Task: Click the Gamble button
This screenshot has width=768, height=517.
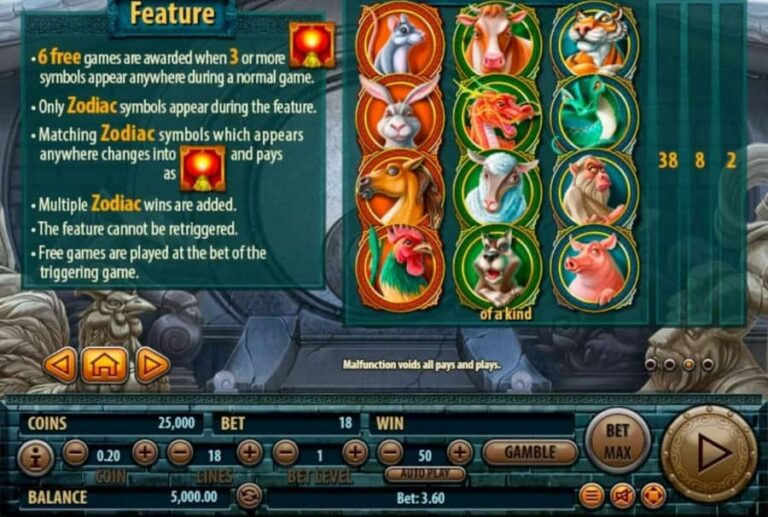Action: pyautogui.click(x=530, y=453)
